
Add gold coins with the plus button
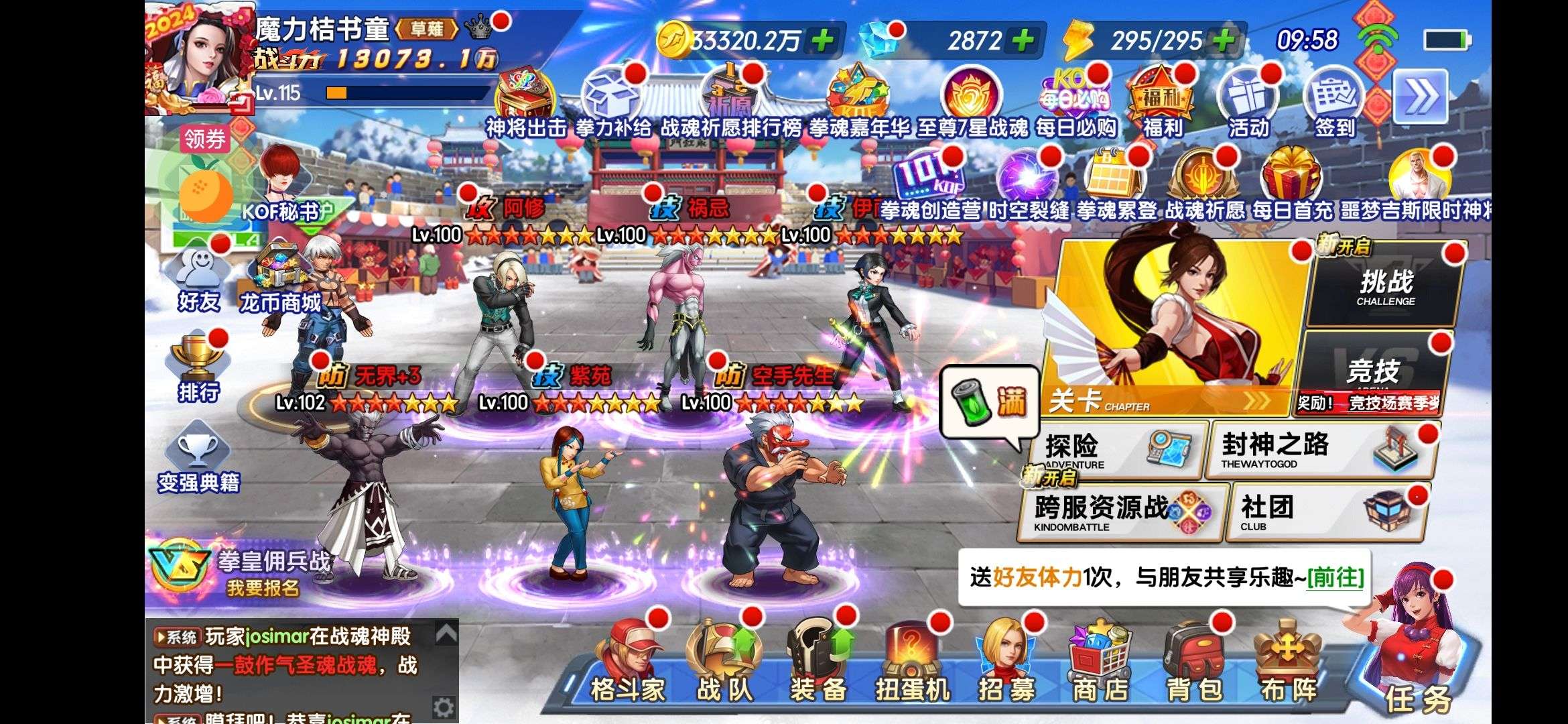[x=822, y=41]
